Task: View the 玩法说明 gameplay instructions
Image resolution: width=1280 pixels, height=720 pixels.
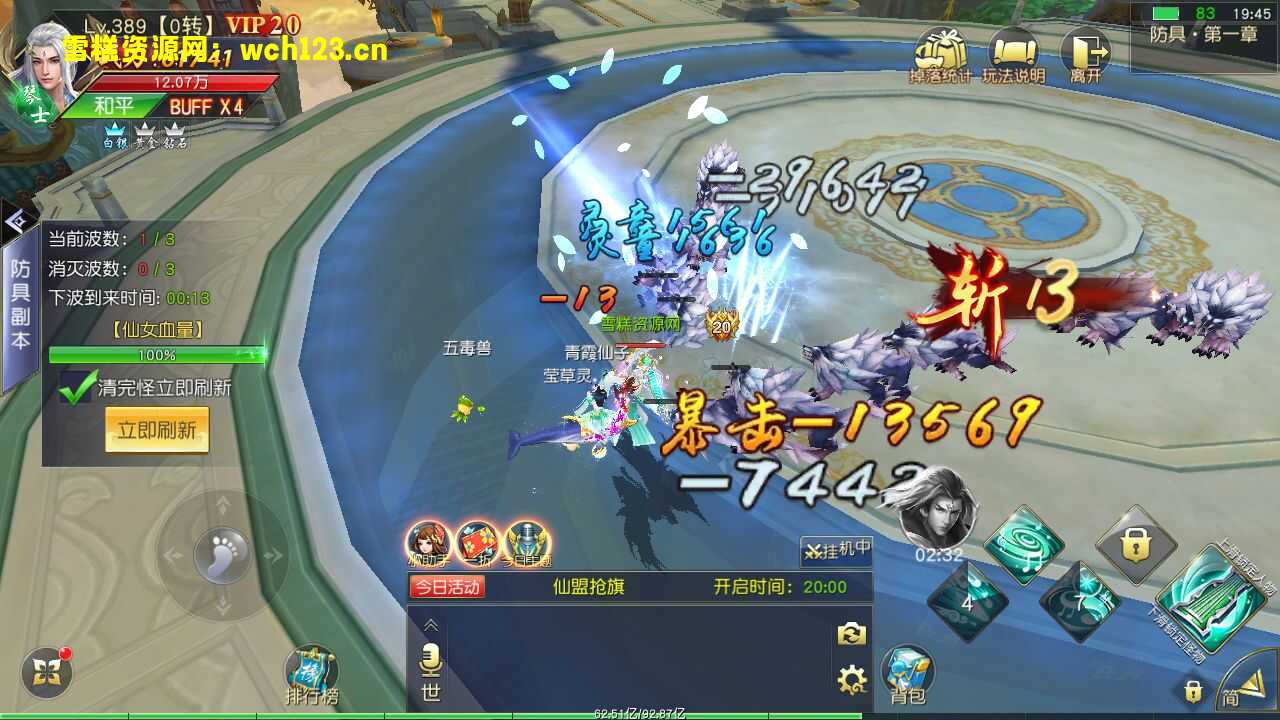Action: click(x=1014, y=52)
